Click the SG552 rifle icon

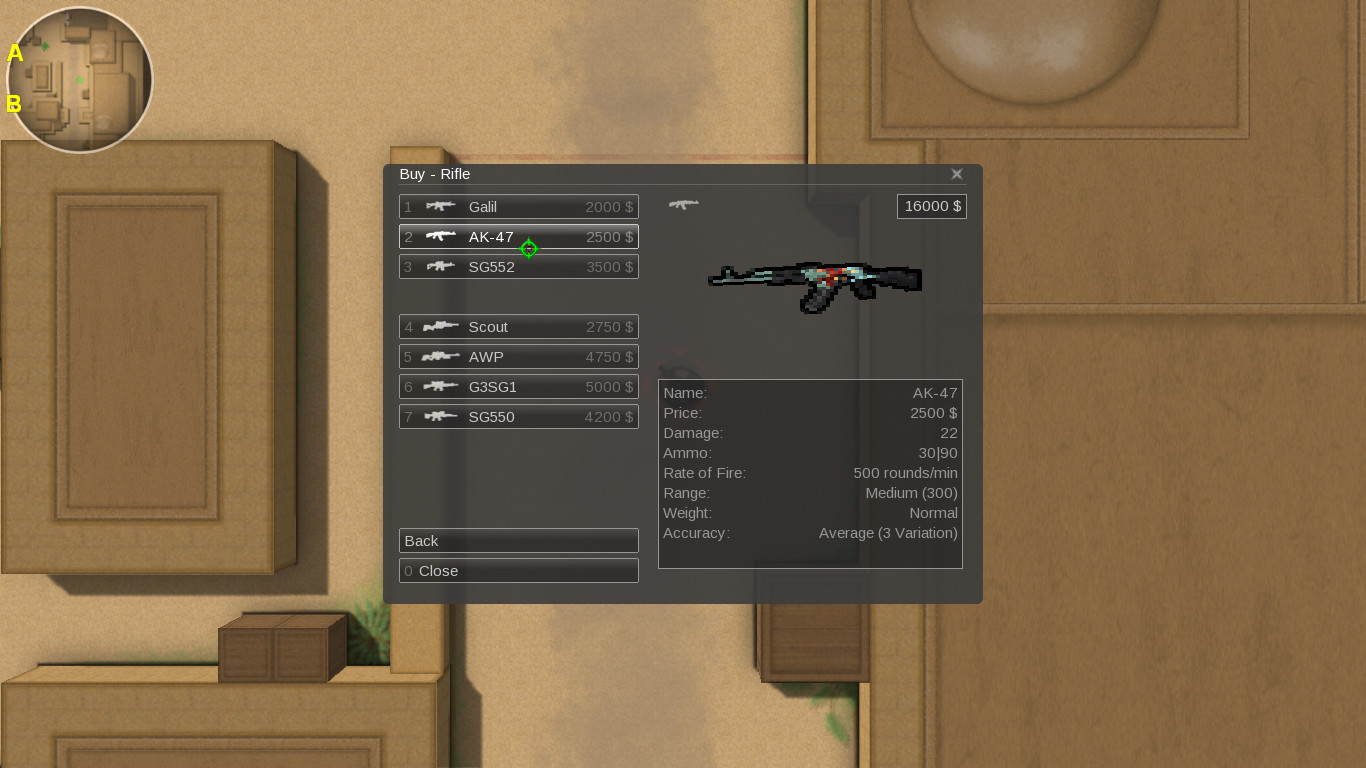[x=441, y=267]
